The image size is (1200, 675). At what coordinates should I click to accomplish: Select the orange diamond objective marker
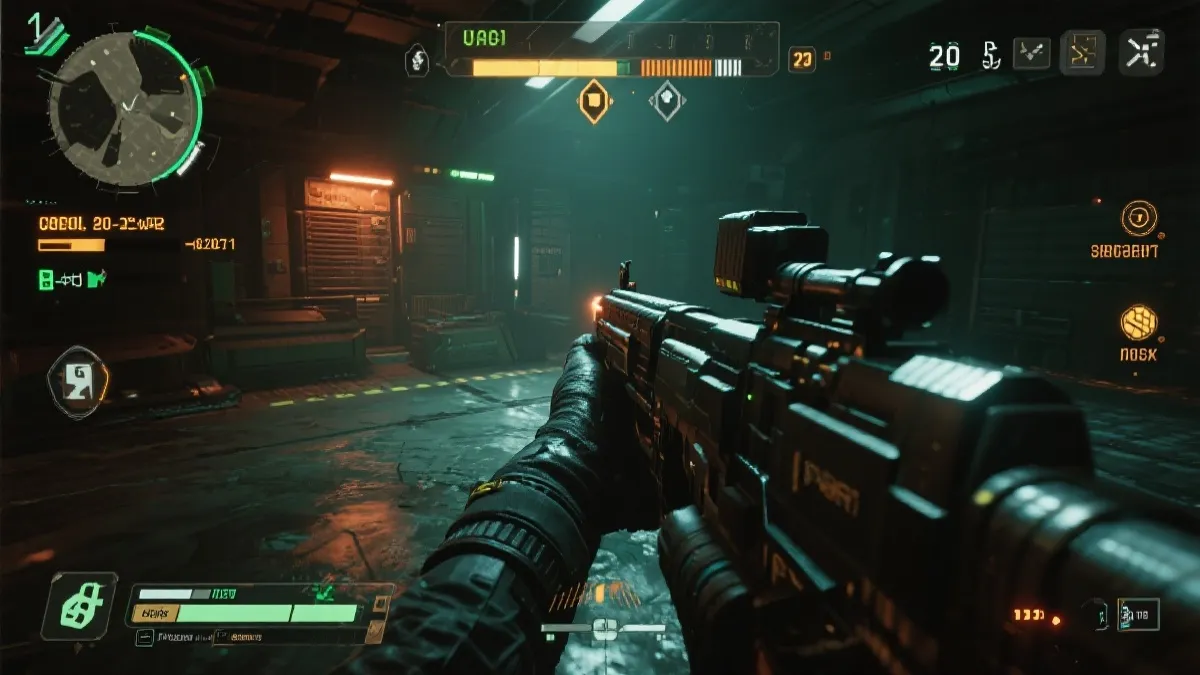coord(593,100)
